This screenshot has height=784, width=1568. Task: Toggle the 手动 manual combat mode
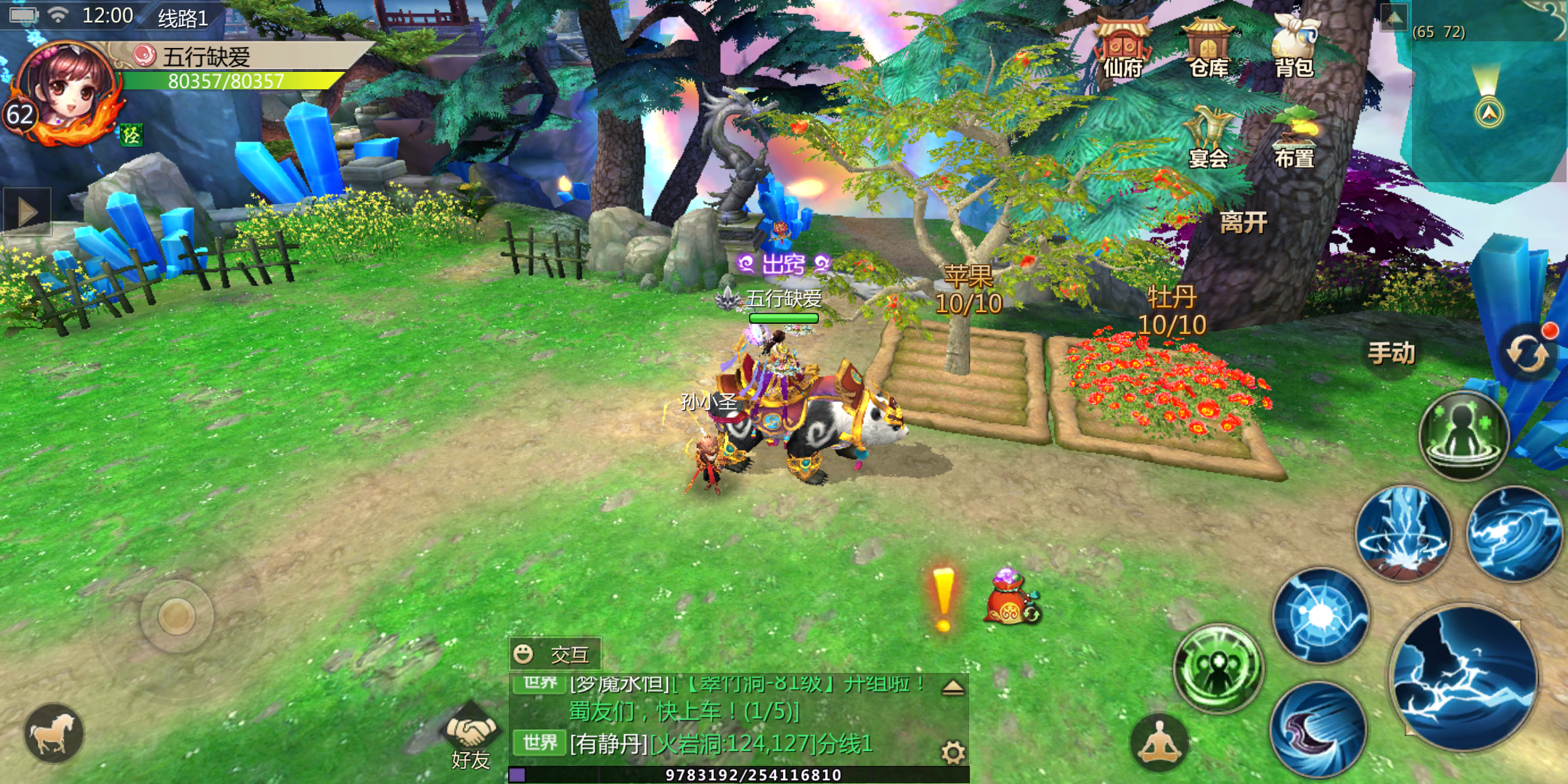click(x=1391, y=354)
